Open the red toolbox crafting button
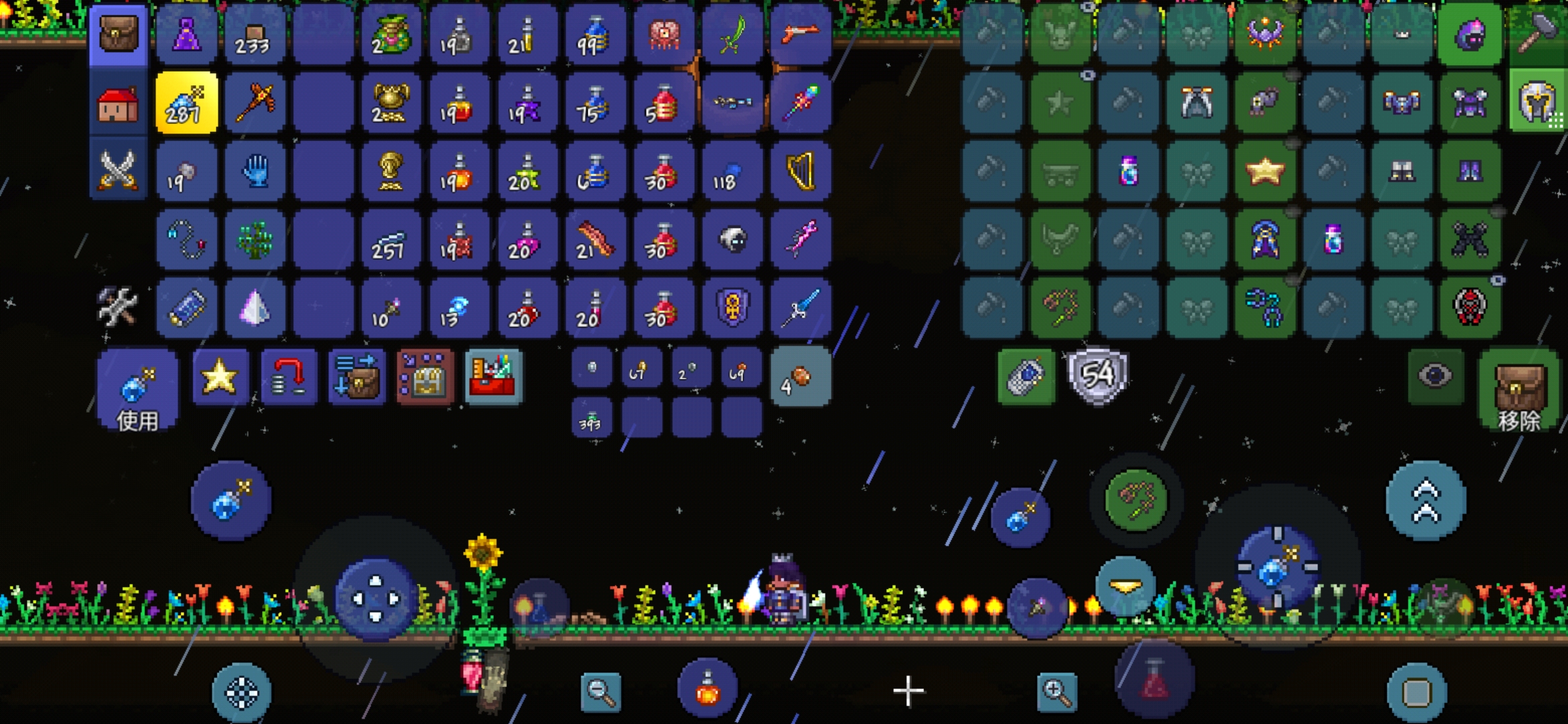The image size is (1568, 724). coord(493,377)
